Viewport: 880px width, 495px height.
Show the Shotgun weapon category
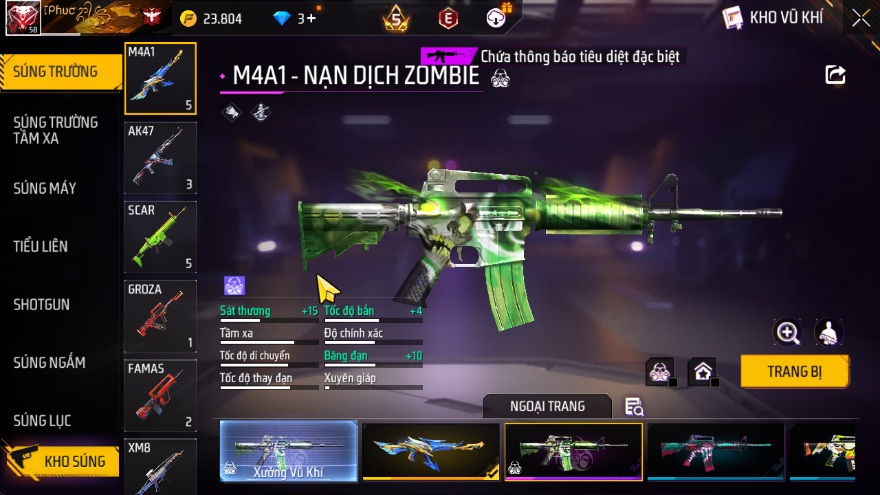tap(42, 304)
